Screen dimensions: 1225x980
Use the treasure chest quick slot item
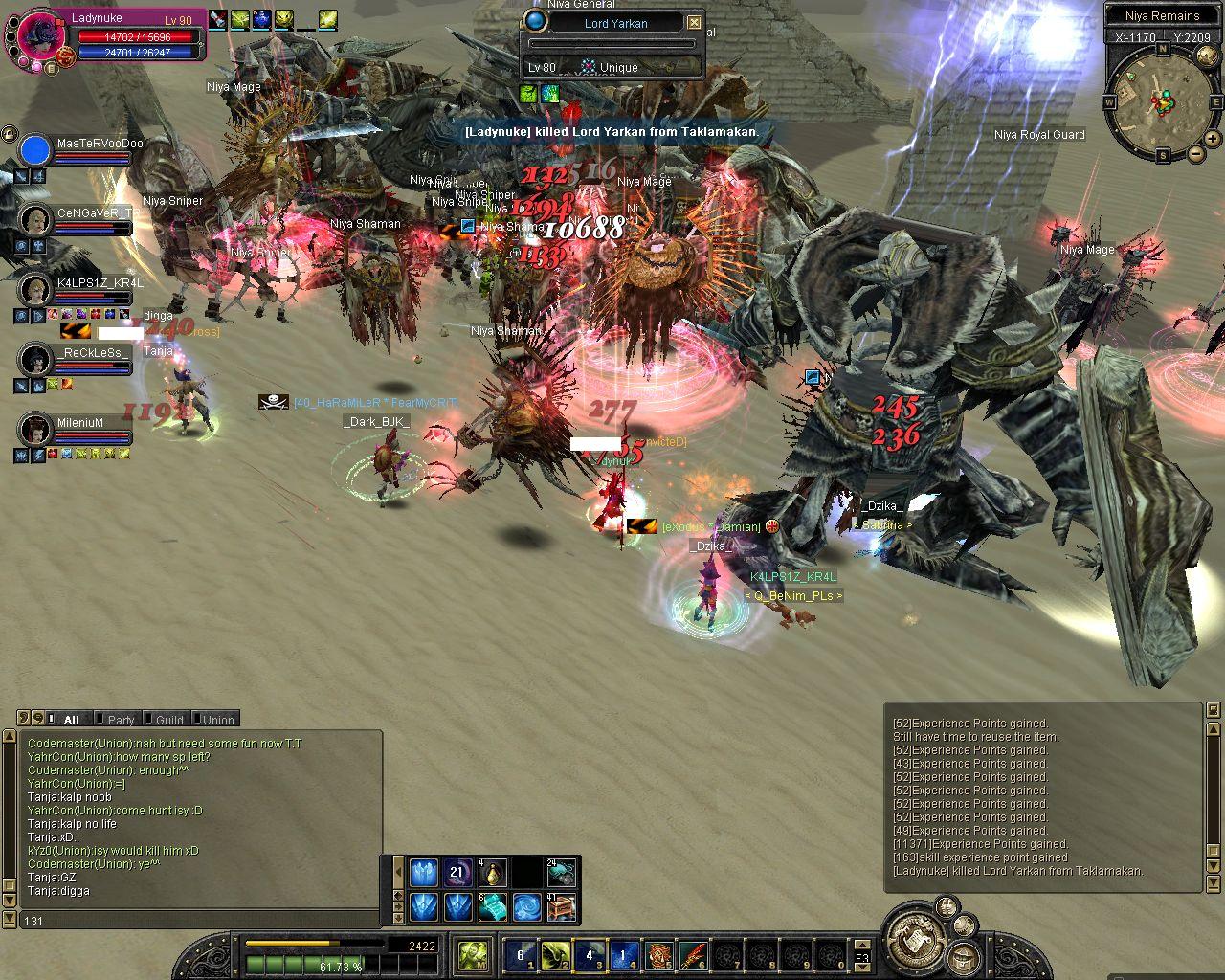561,906
